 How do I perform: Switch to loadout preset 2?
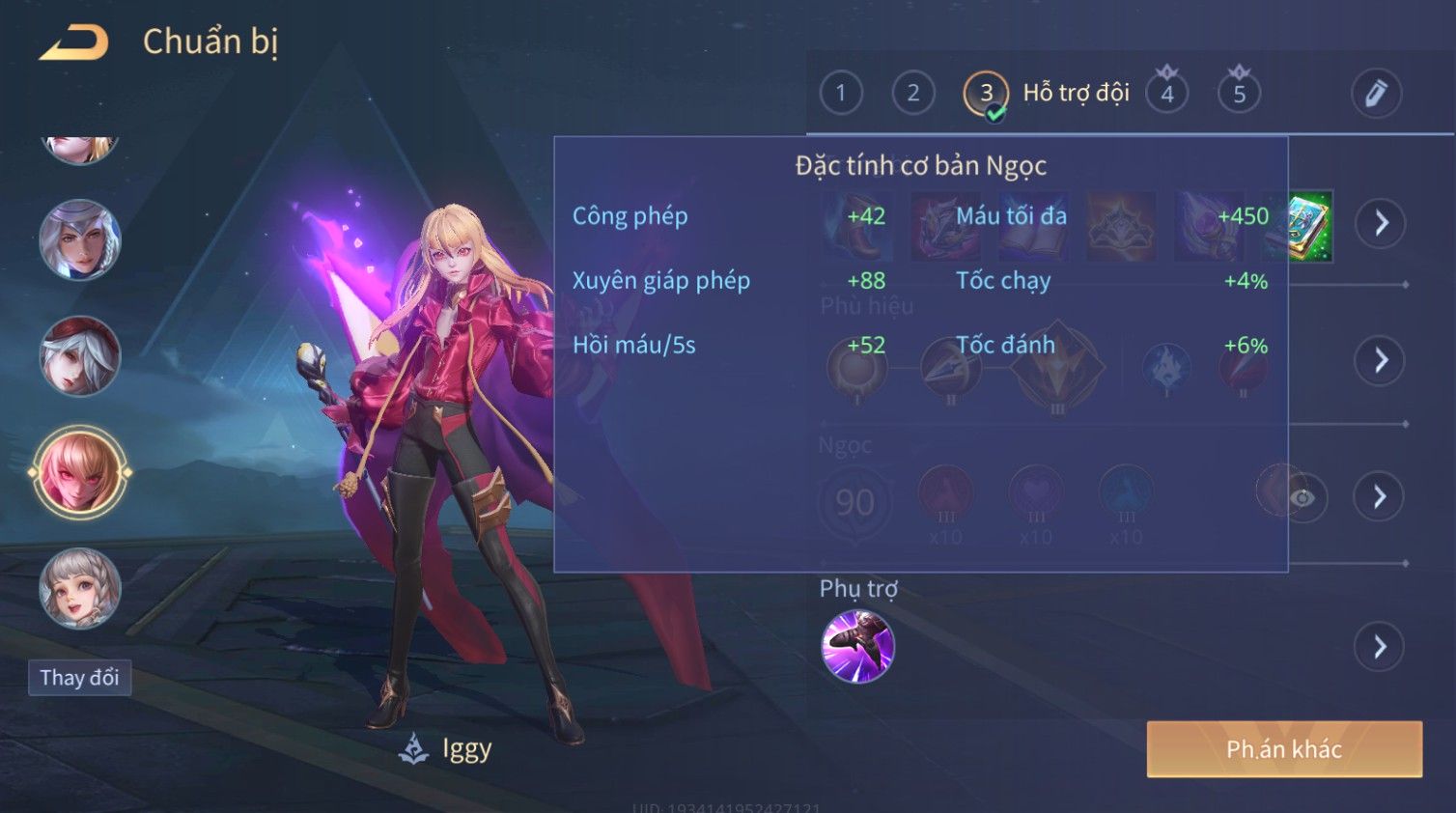[x=912, y=93]
